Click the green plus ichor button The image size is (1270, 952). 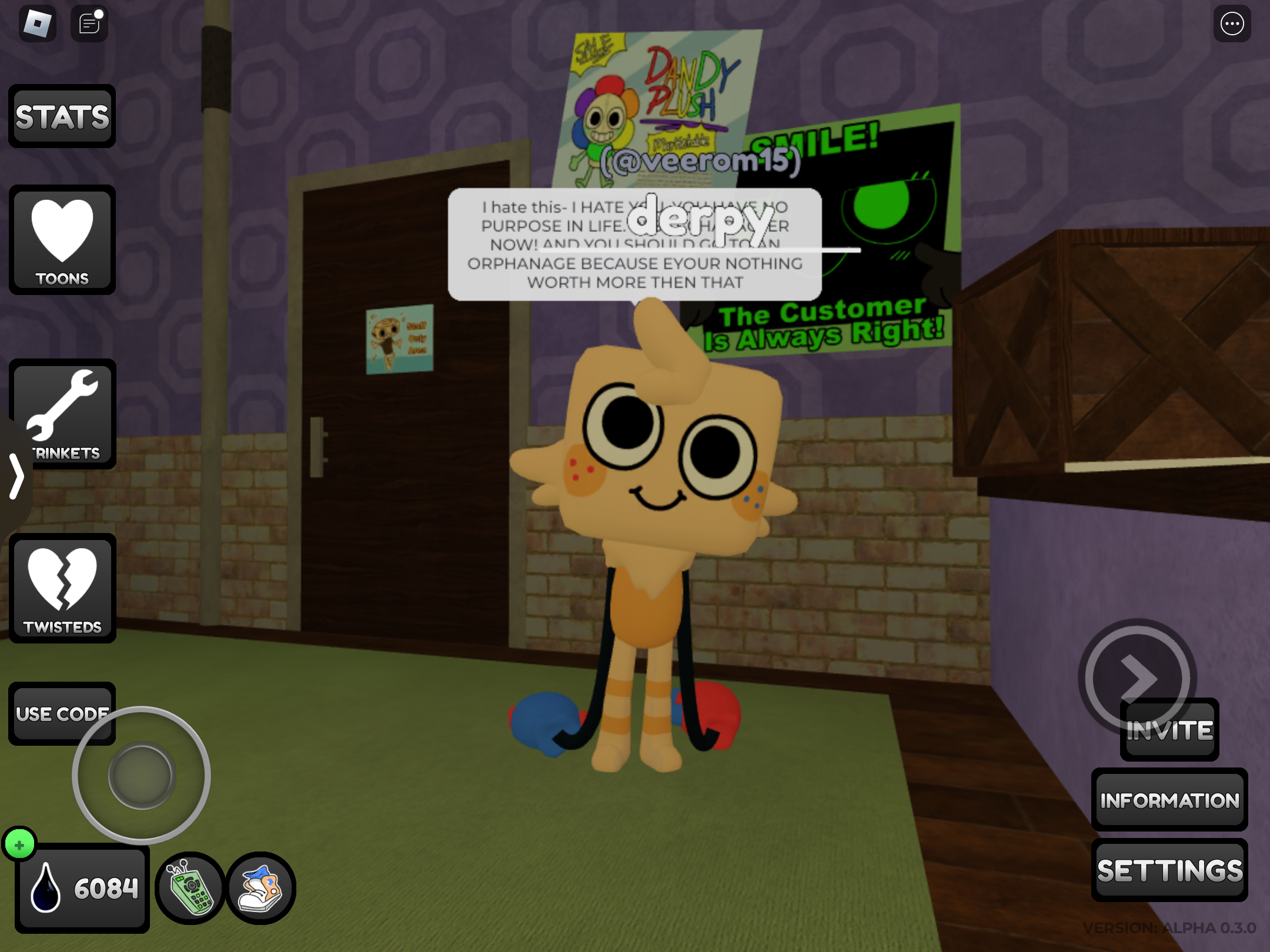click(x=19, y=844)
